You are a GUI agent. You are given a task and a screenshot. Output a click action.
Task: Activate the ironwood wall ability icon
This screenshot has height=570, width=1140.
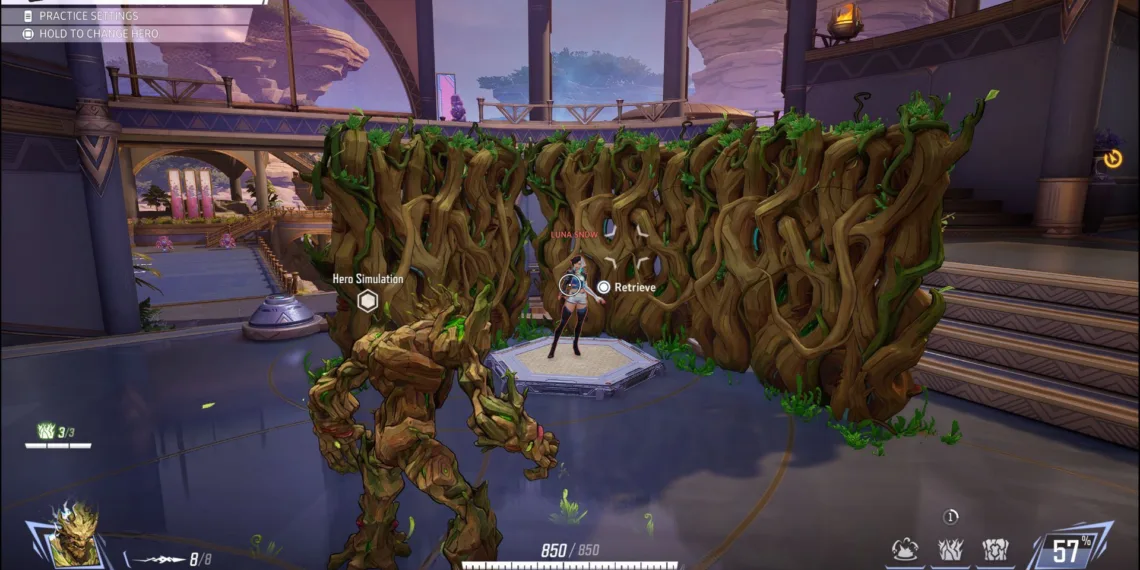[x=994, y=548]
